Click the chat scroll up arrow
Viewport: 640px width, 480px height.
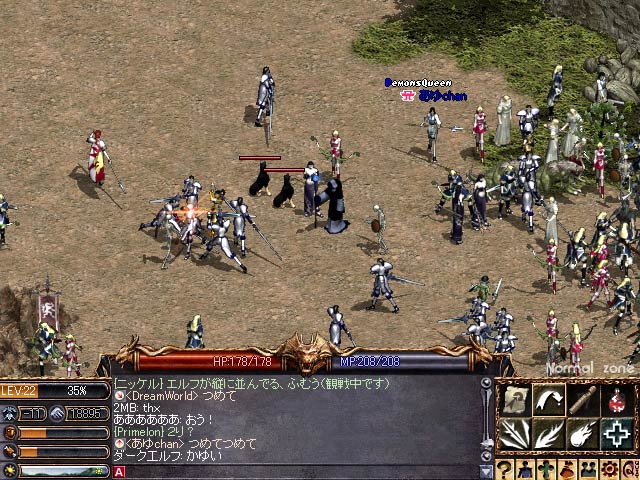tap(487, 383)
